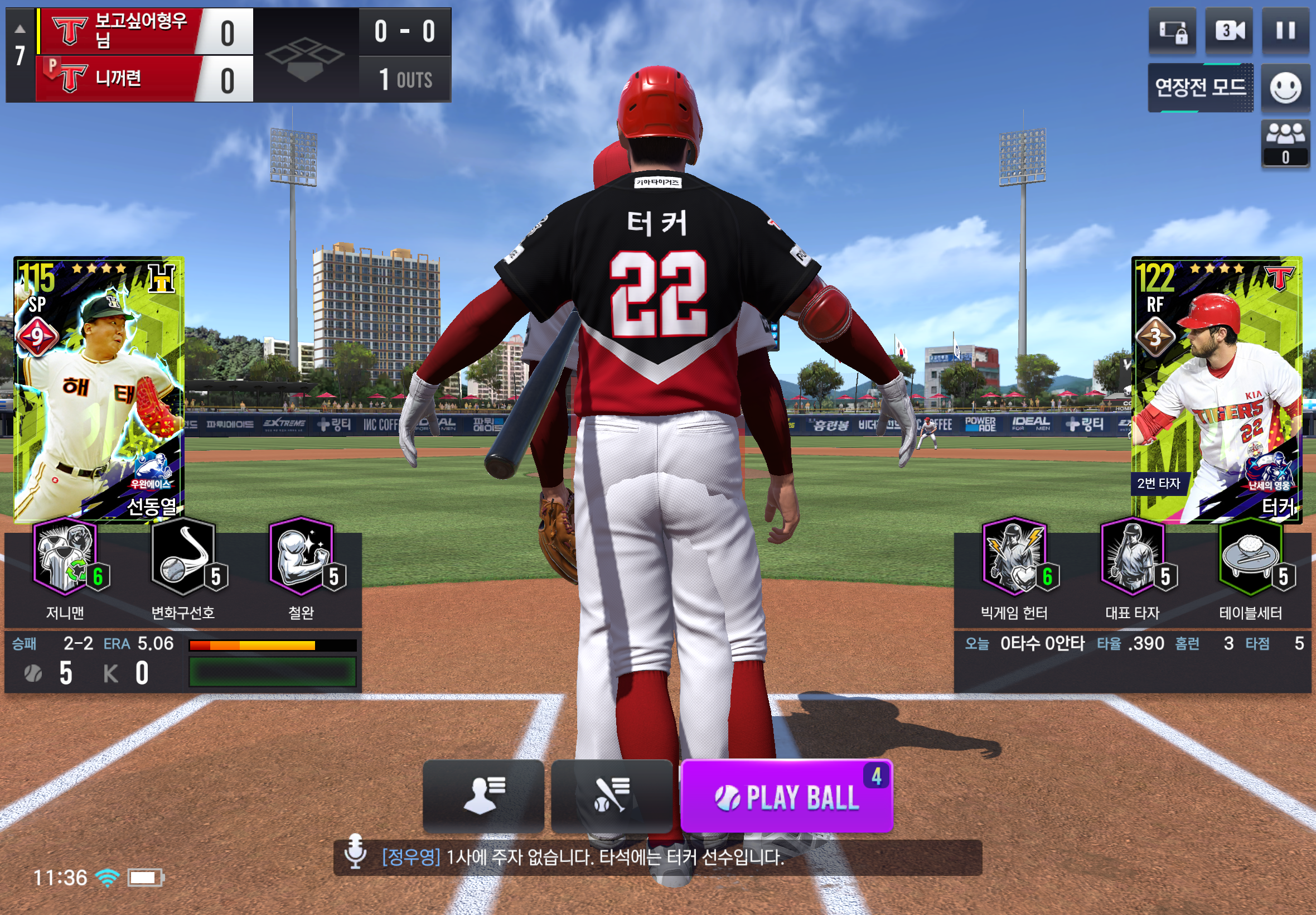Open the player lineup list button
Screen dimensions: 1316x915
tap(483, 796)
